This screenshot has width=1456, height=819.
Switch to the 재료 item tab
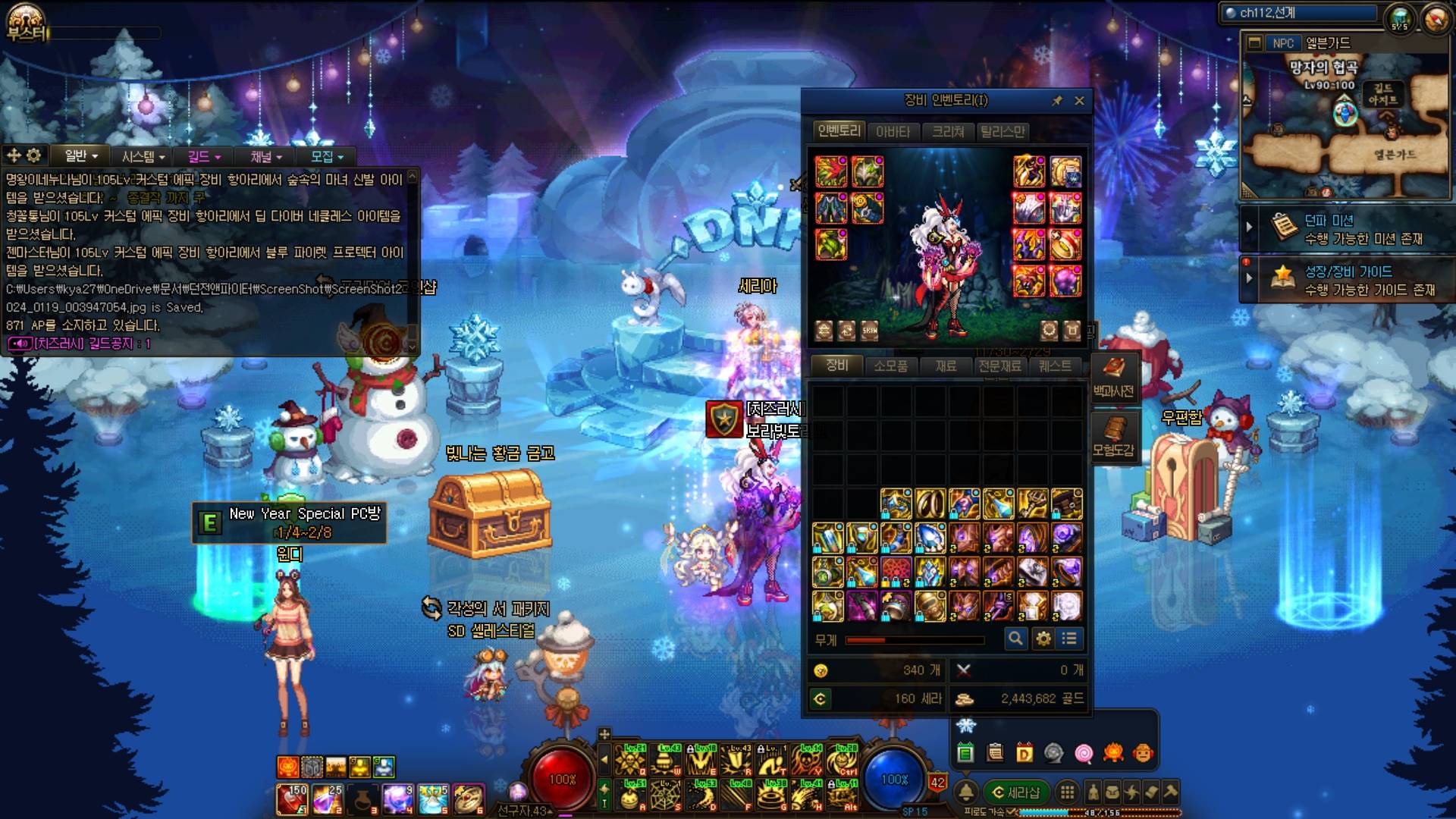pyautogui.click(x=946, y=366)
